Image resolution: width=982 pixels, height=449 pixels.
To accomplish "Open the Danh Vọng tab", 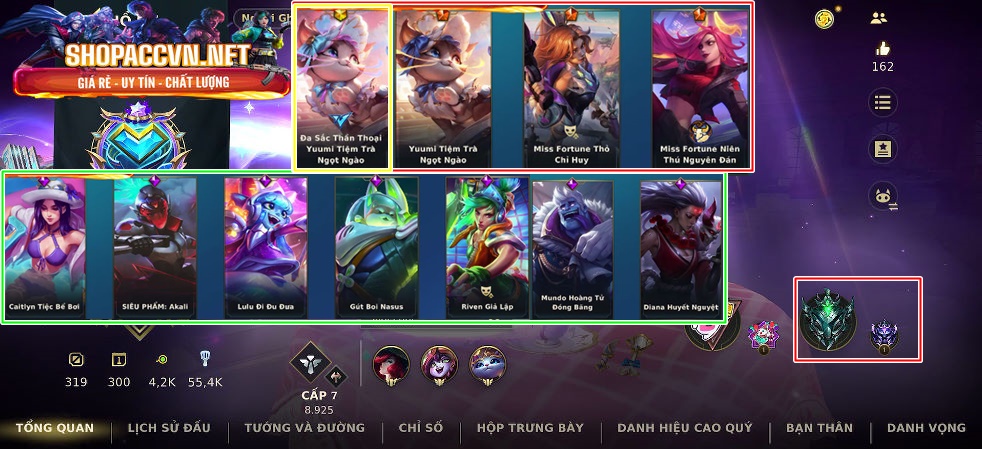I will (x=926, y=428).
